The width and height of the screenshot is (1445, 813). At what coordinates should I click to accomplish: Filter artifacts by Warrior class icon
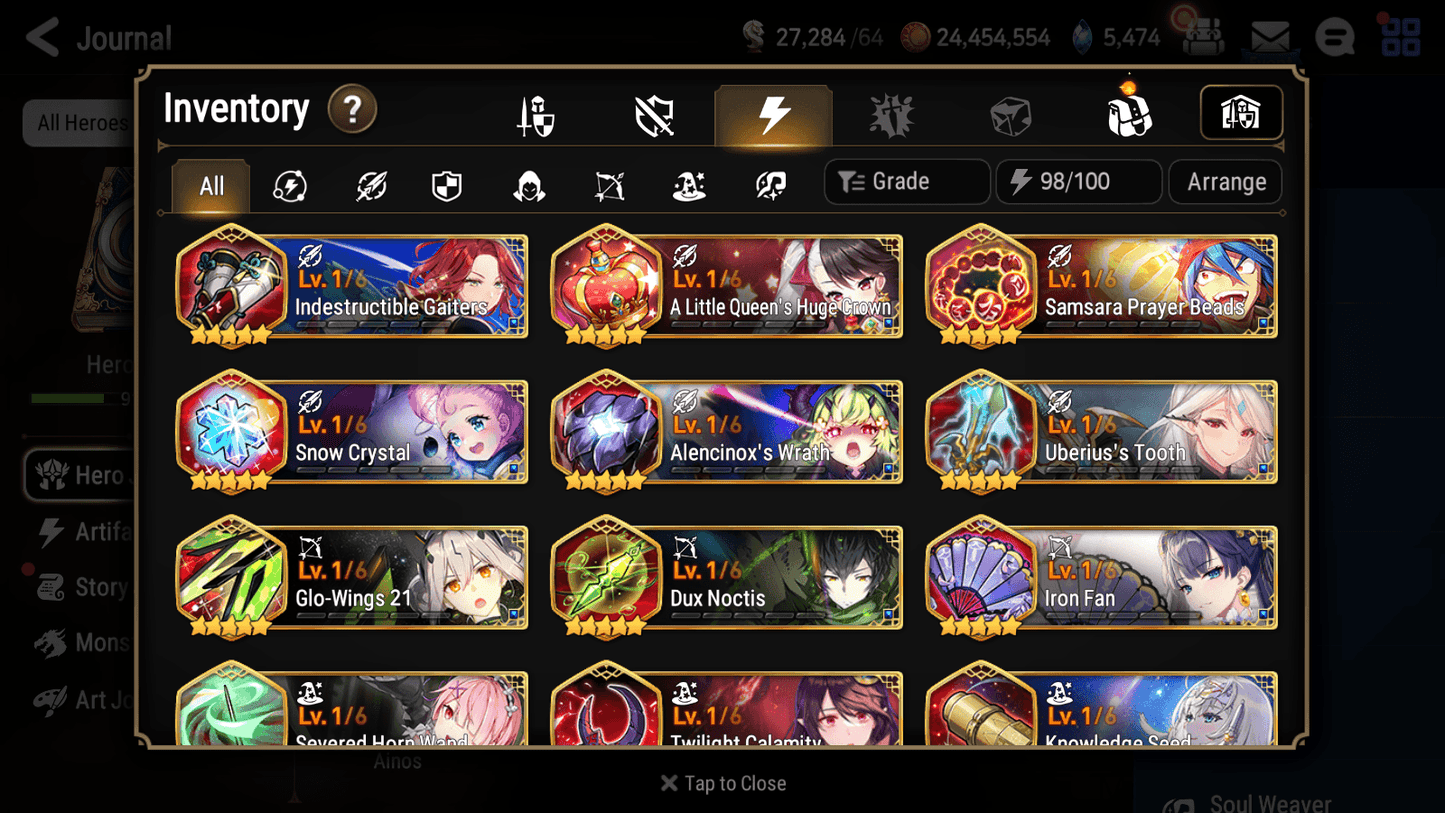coord(369,185)
